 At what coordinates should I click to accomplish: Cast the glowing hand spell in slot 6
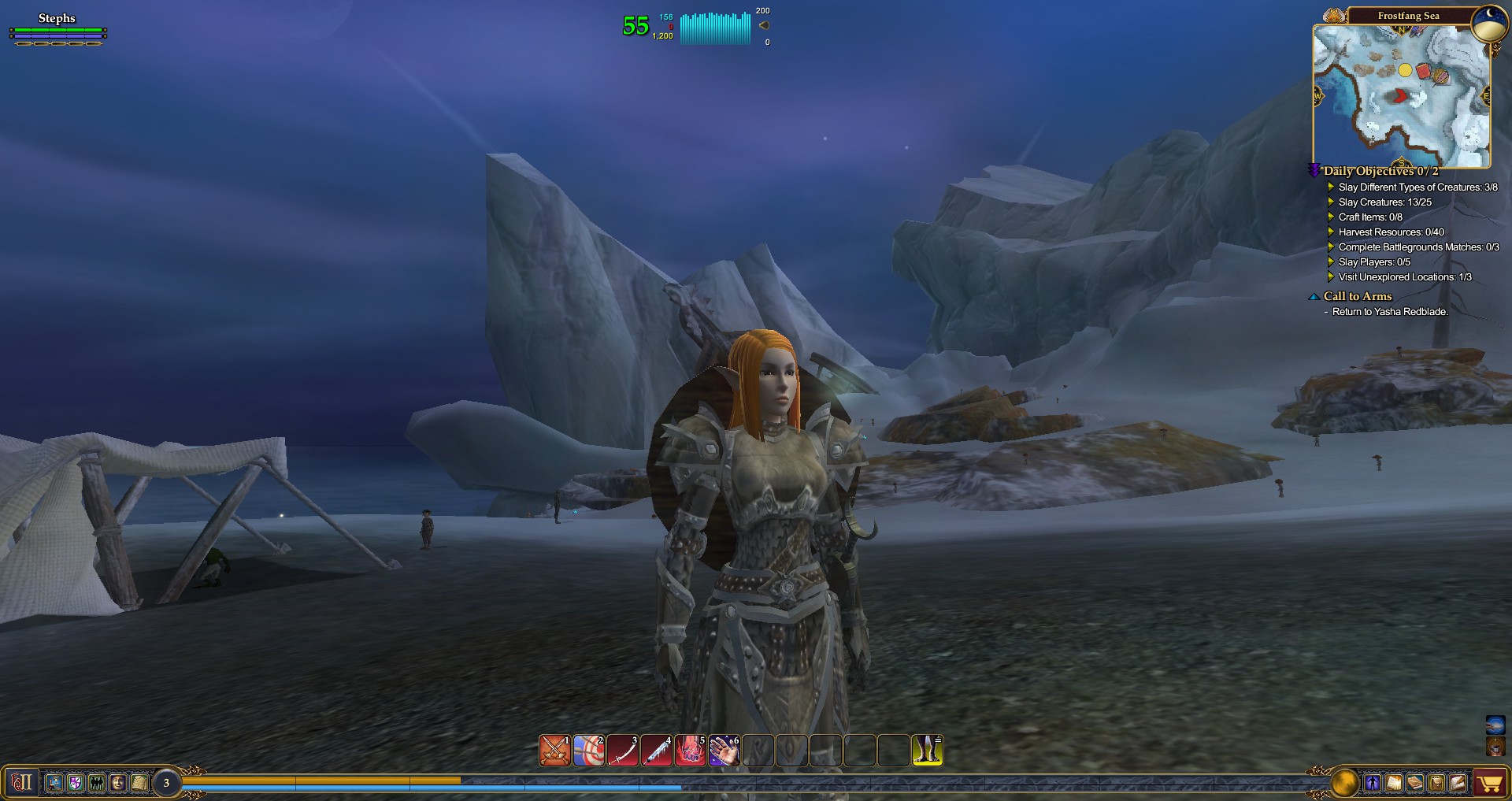point(724,751)
